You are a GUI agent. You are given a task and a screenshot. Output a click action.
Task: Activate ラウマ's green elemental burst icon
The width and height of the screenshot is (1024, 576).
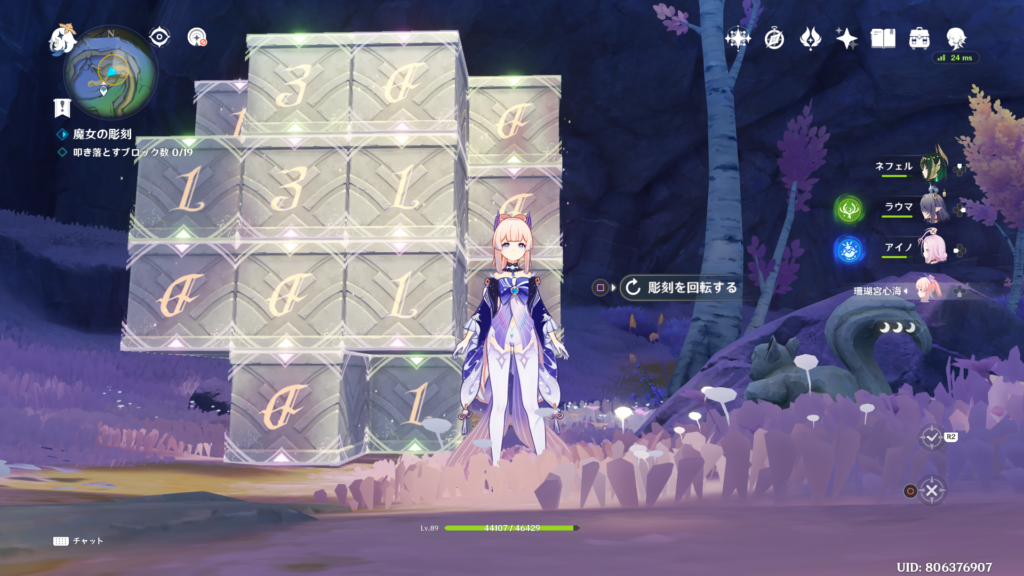849,210
